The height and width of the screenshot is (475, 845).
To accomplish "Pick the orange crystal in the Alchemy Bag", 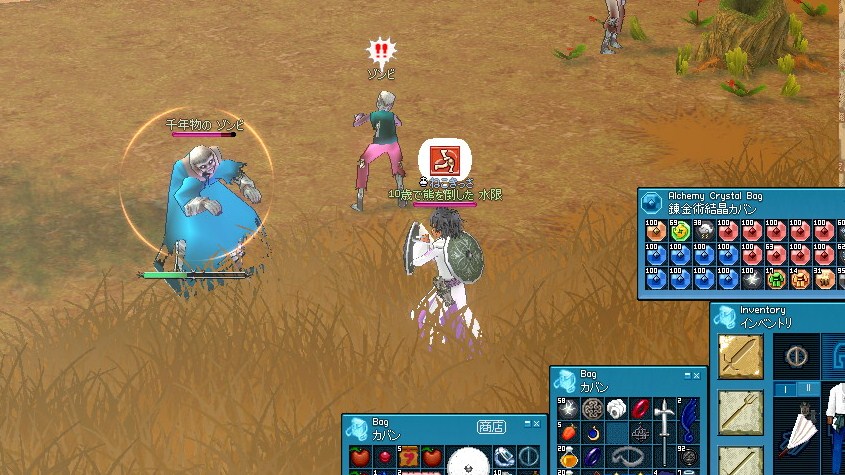I will click(654, 232).
